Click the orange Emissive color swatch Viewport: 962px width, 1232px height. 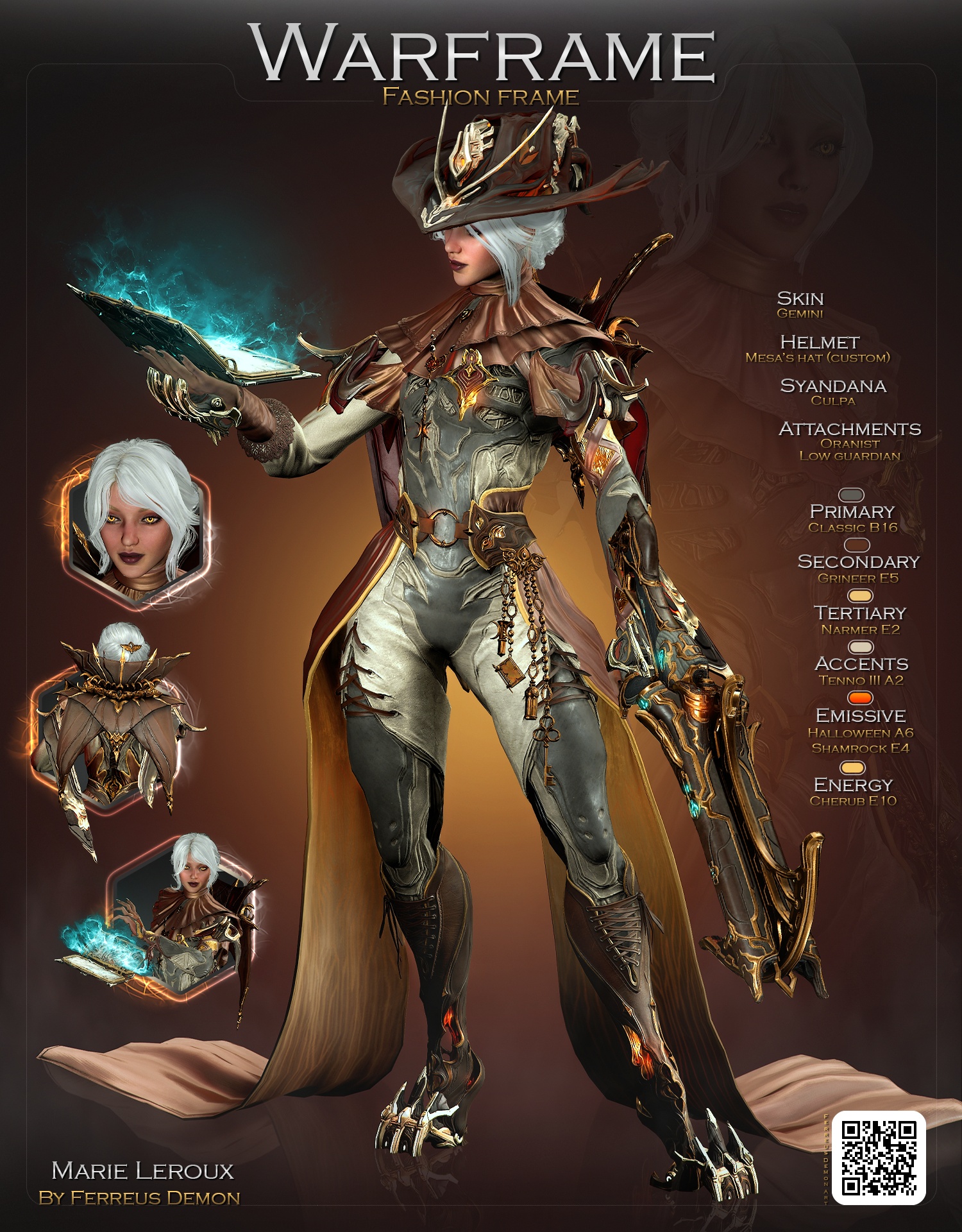(x=861, y=697)
